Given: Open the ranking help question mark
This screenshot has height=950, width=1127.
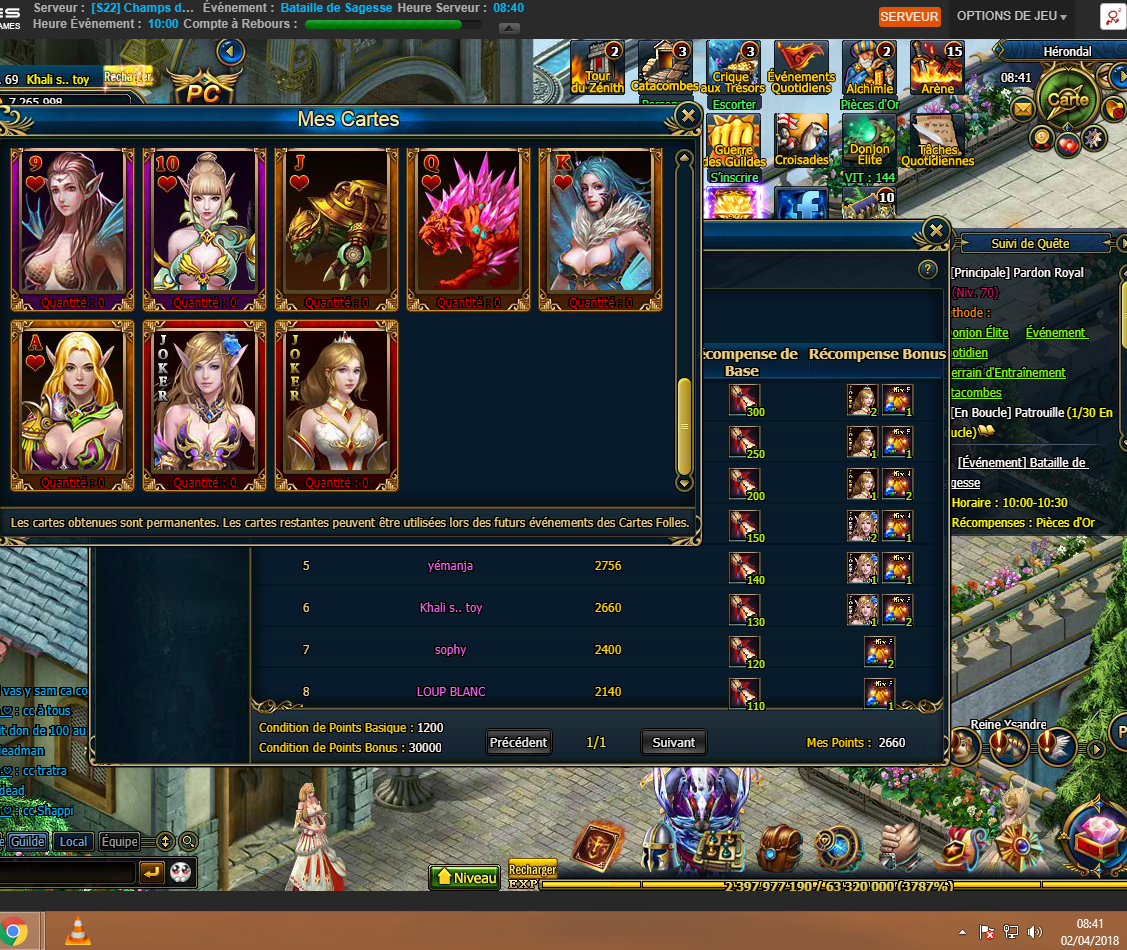Looking at the screenshot, I should tap(926, 269).
